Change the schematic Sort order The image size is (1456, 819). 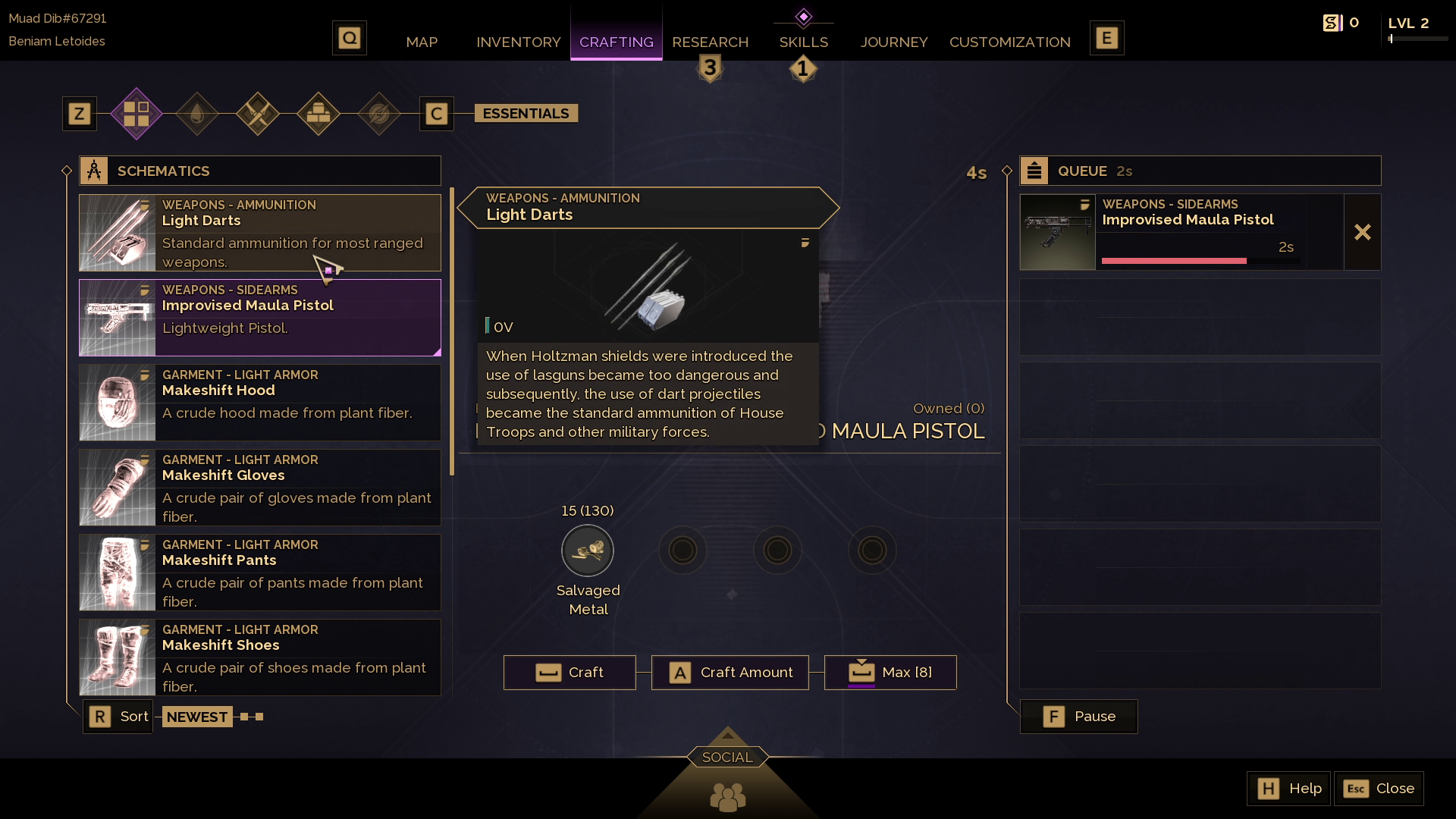tap(118, 717)
